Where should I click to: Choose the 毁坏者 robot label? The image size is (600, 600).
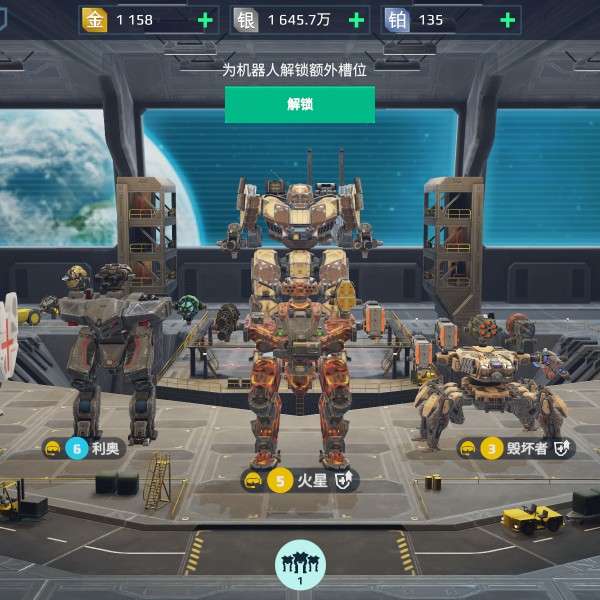click(516, 448)
